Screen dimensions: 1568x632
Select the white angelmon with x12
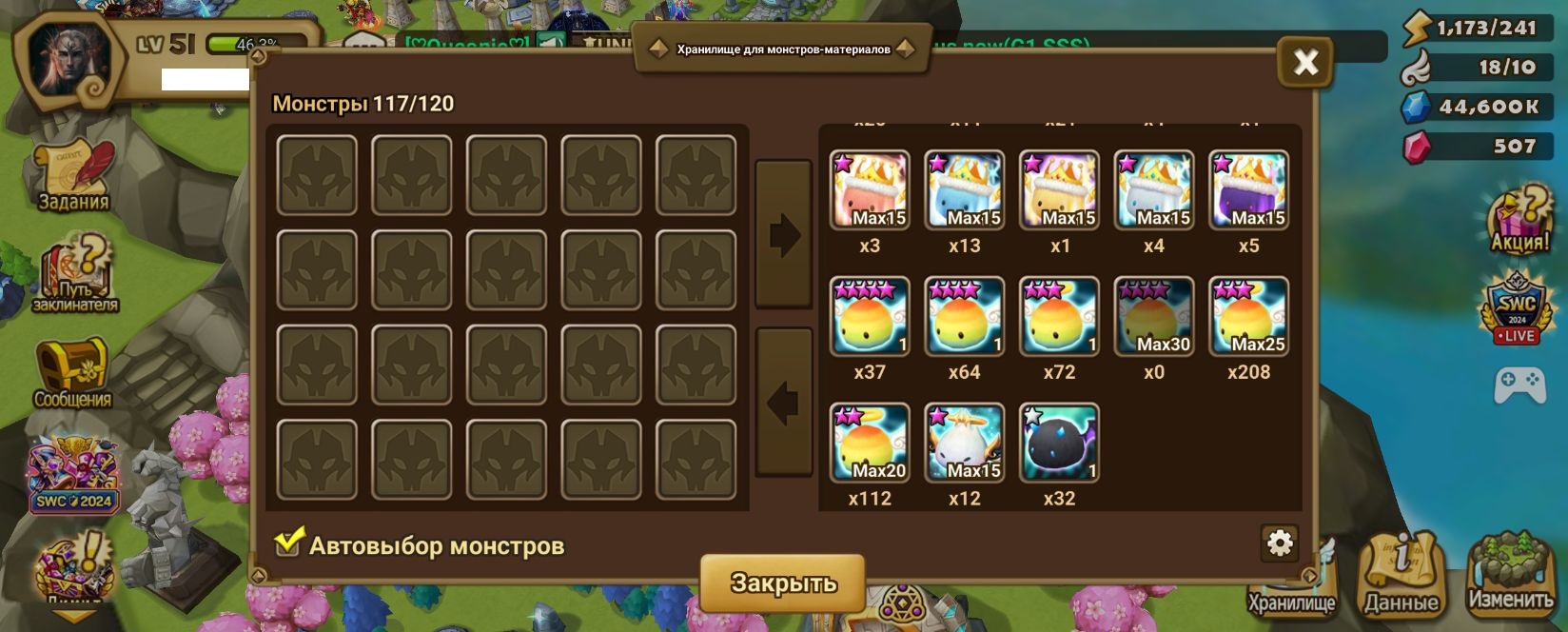tap(964, 443)
